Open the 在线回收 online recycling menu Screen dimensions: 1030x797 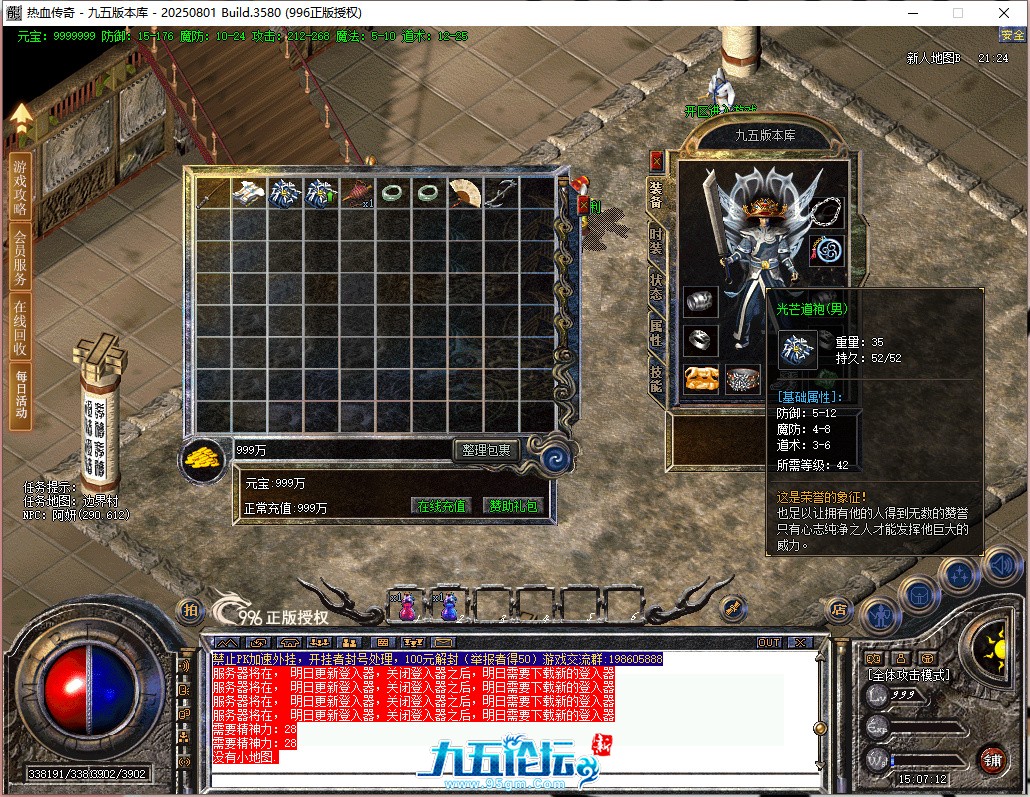pos(20,327)
